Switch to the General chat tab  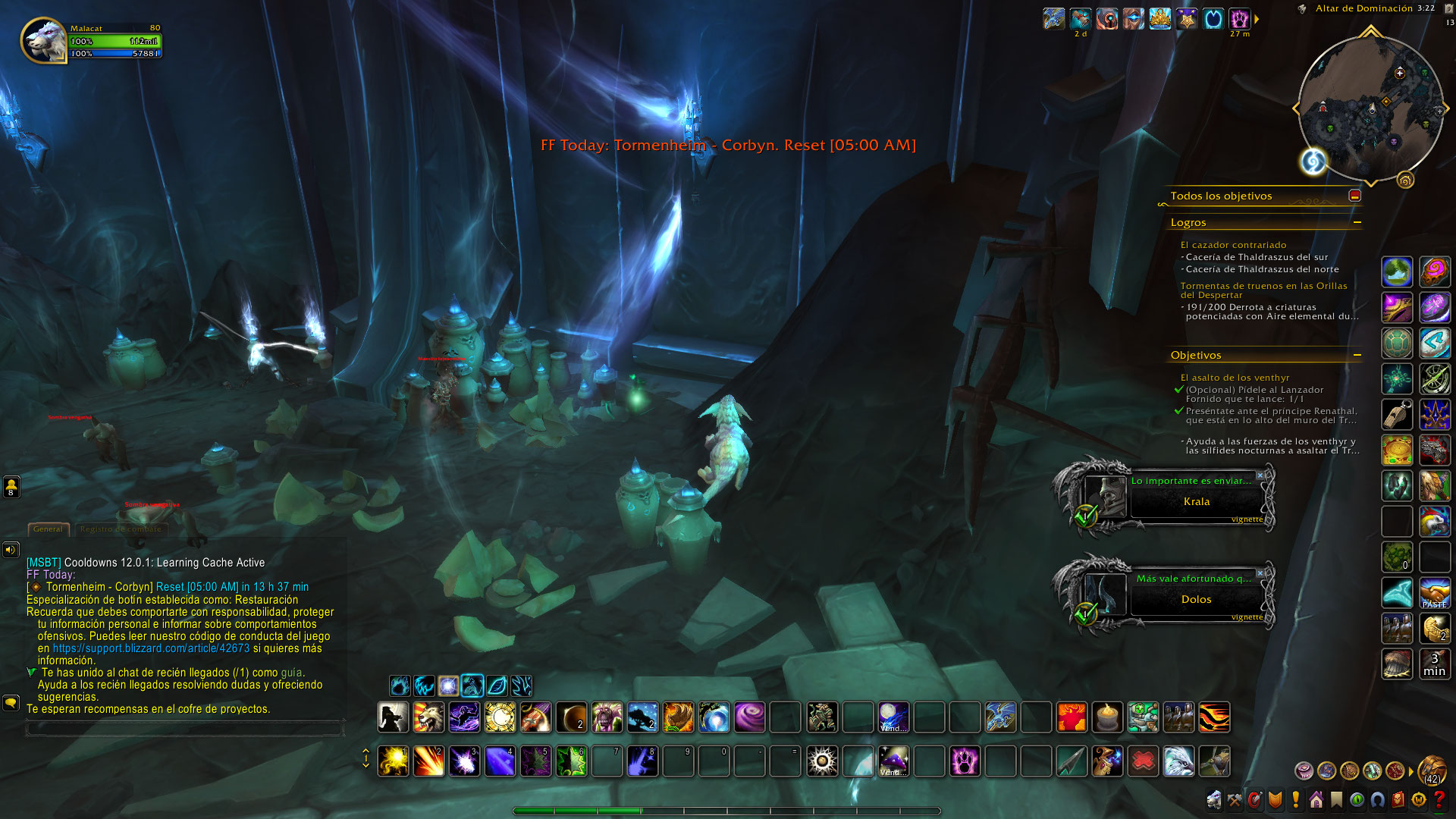[x=48, y=529]
